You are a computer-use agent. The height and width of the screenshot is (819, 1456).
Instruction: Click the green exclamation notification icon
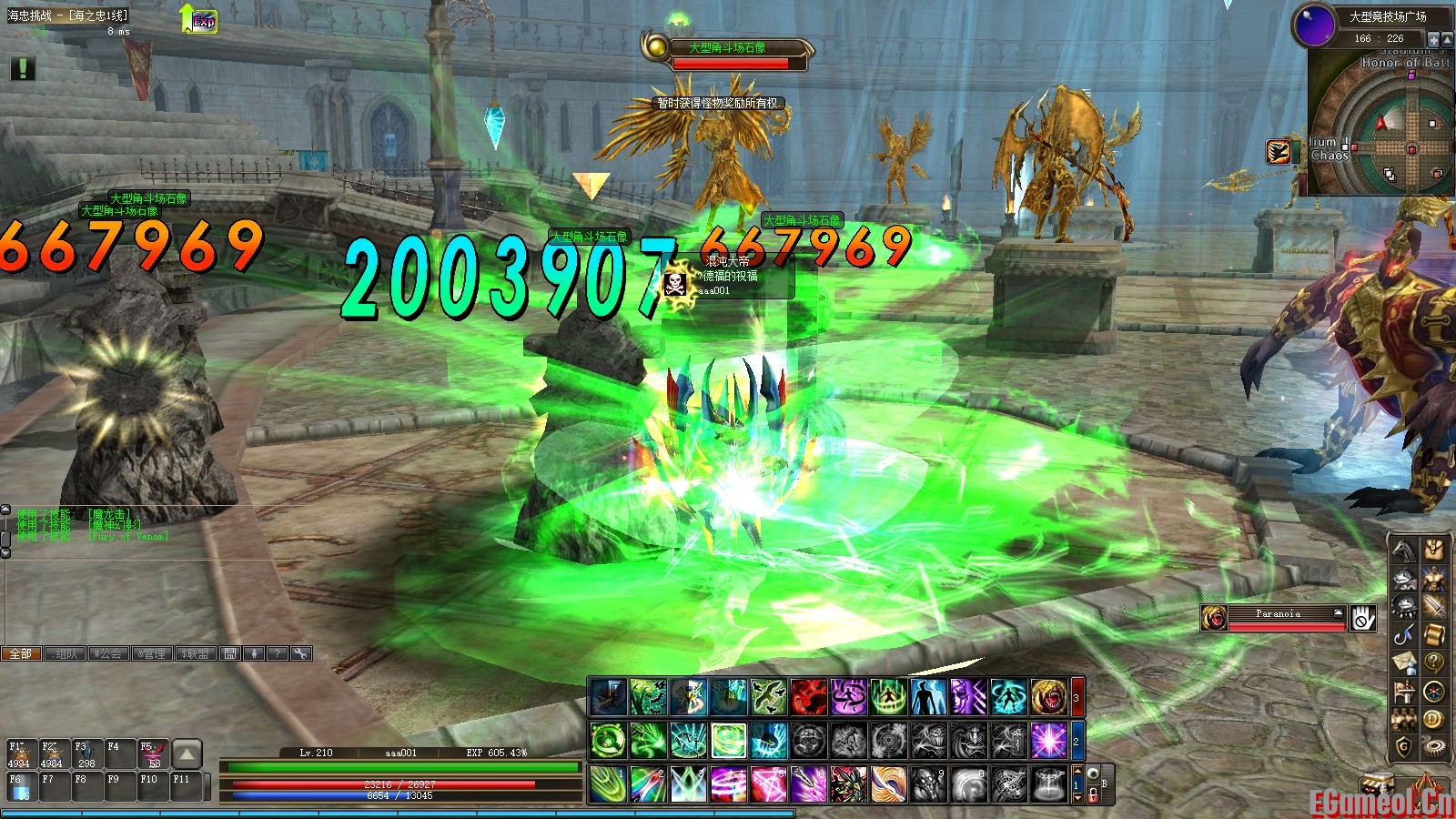click(23, 68)
